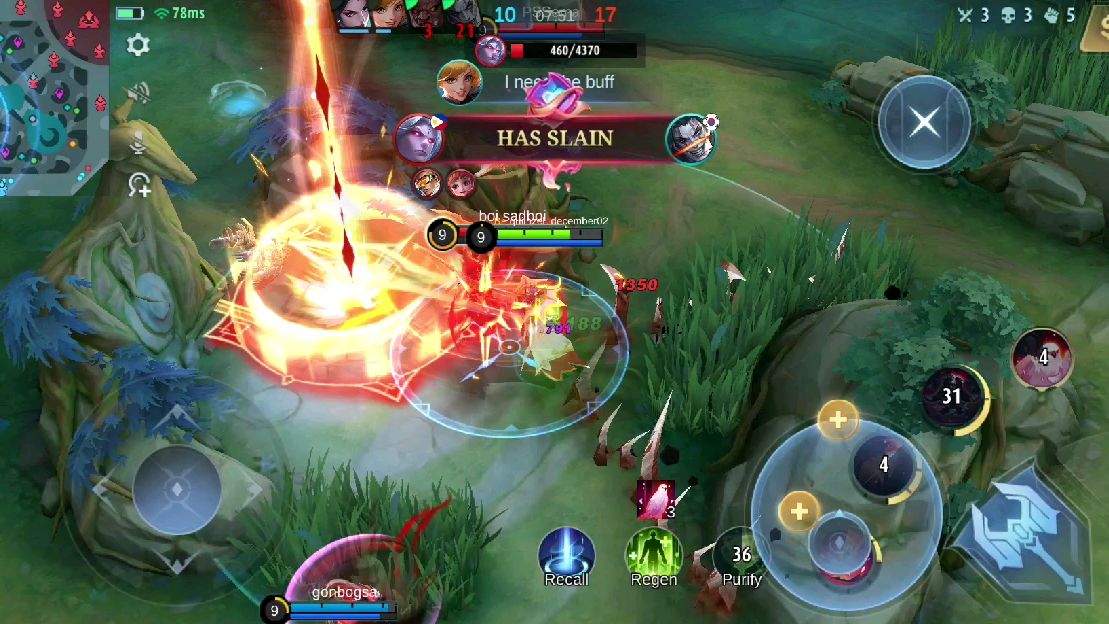Select the Purify battle spell
This screenshot has height=624, width=1109.
[x=741, y=555]
